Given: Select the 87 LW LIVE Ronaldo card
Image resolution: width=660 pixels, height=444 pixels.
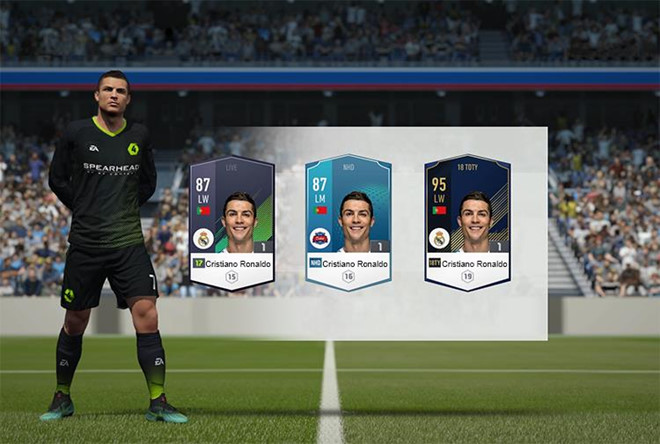Looking at the screenshot, I should (x=232, y=222).
